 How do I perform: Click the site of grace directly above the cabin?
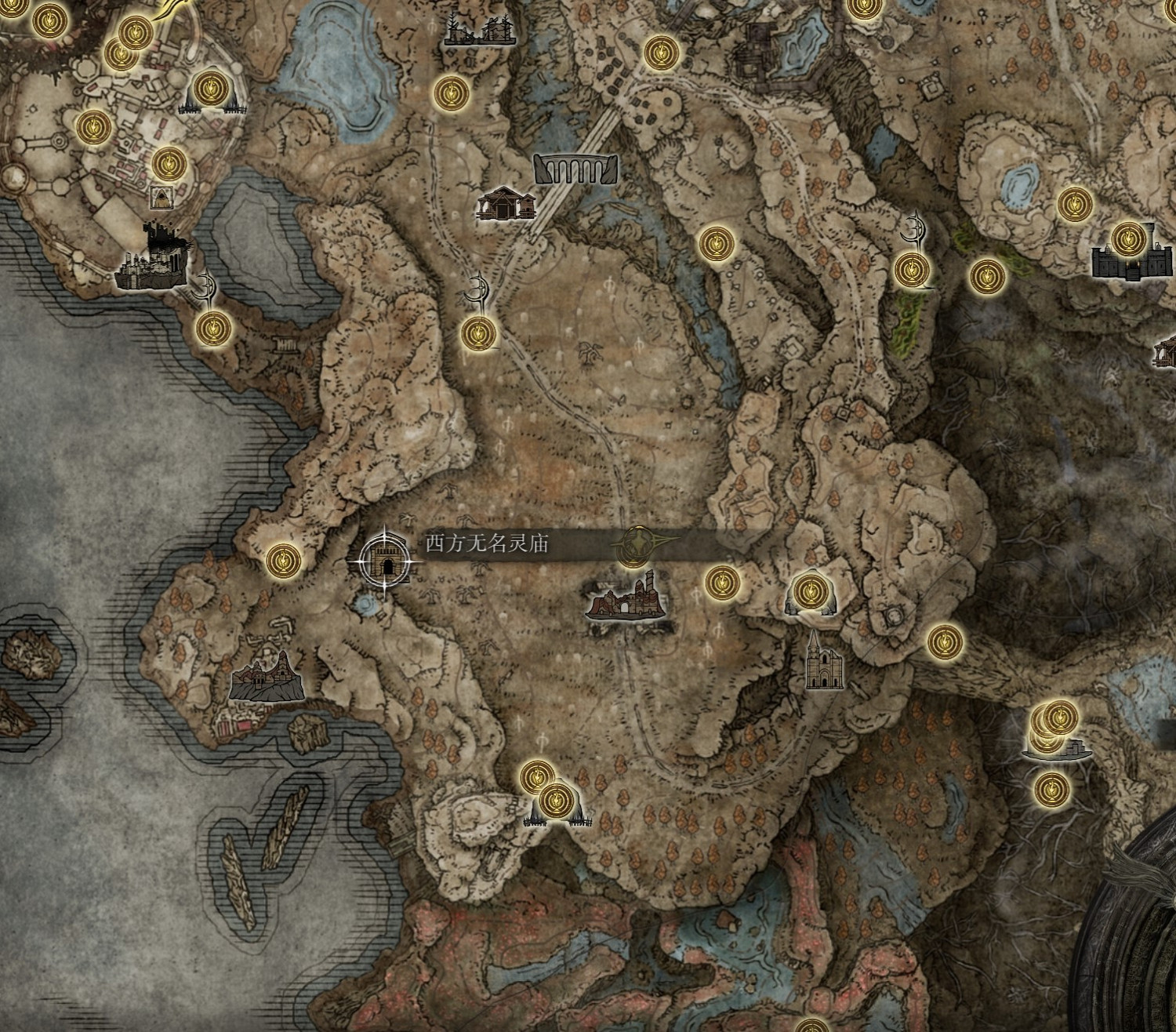(x=448, y=91)
